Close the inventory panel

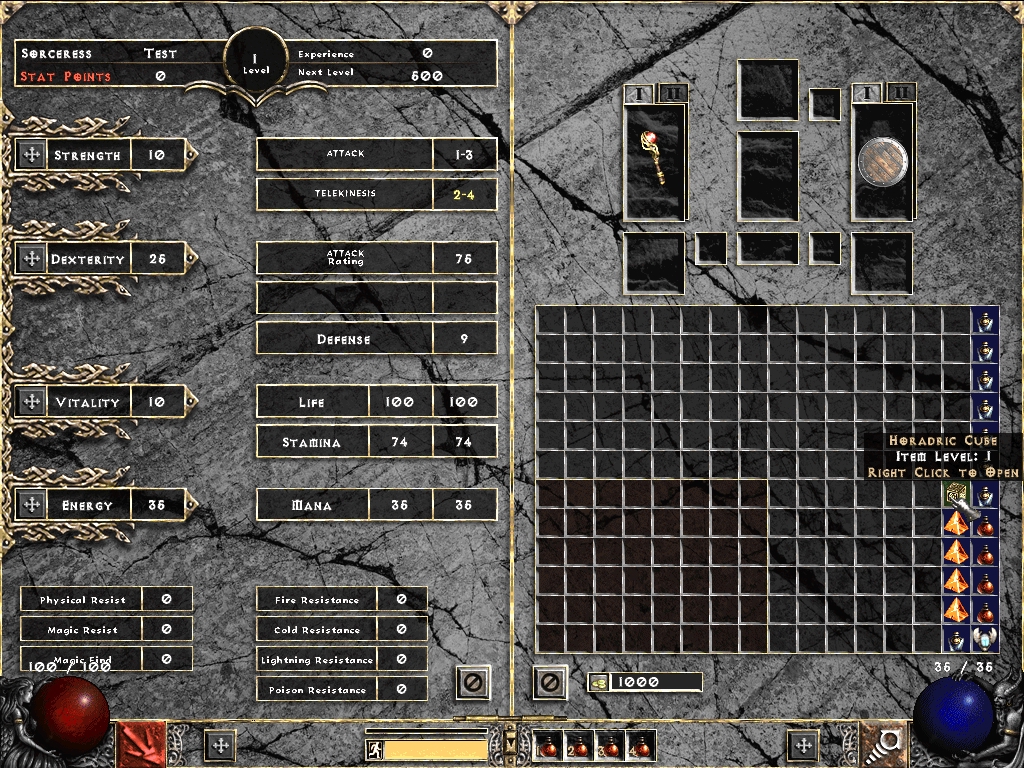(549, 683)
